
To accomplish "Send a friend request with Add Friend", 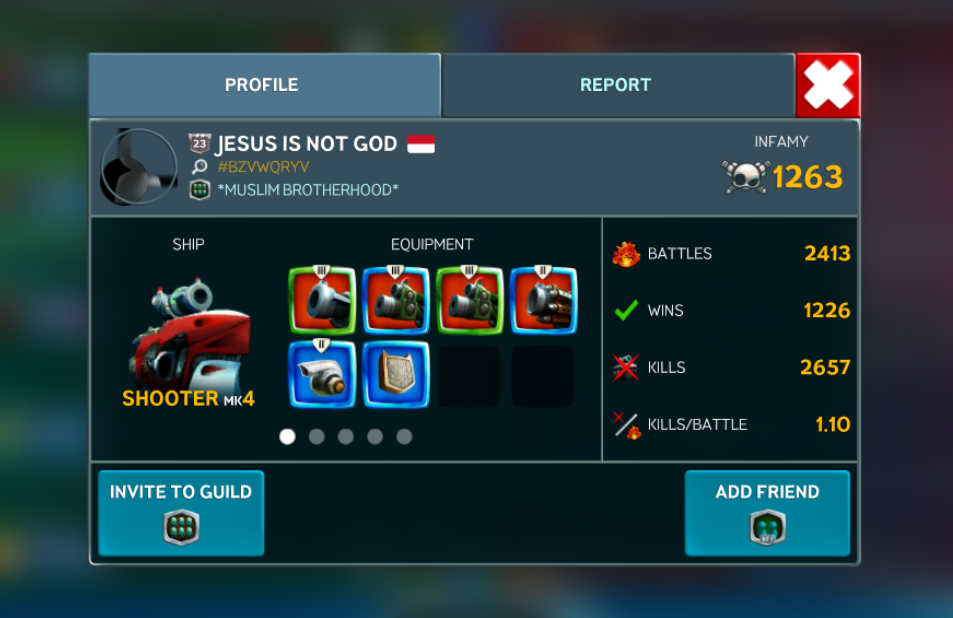I will (x=767, y=512).
